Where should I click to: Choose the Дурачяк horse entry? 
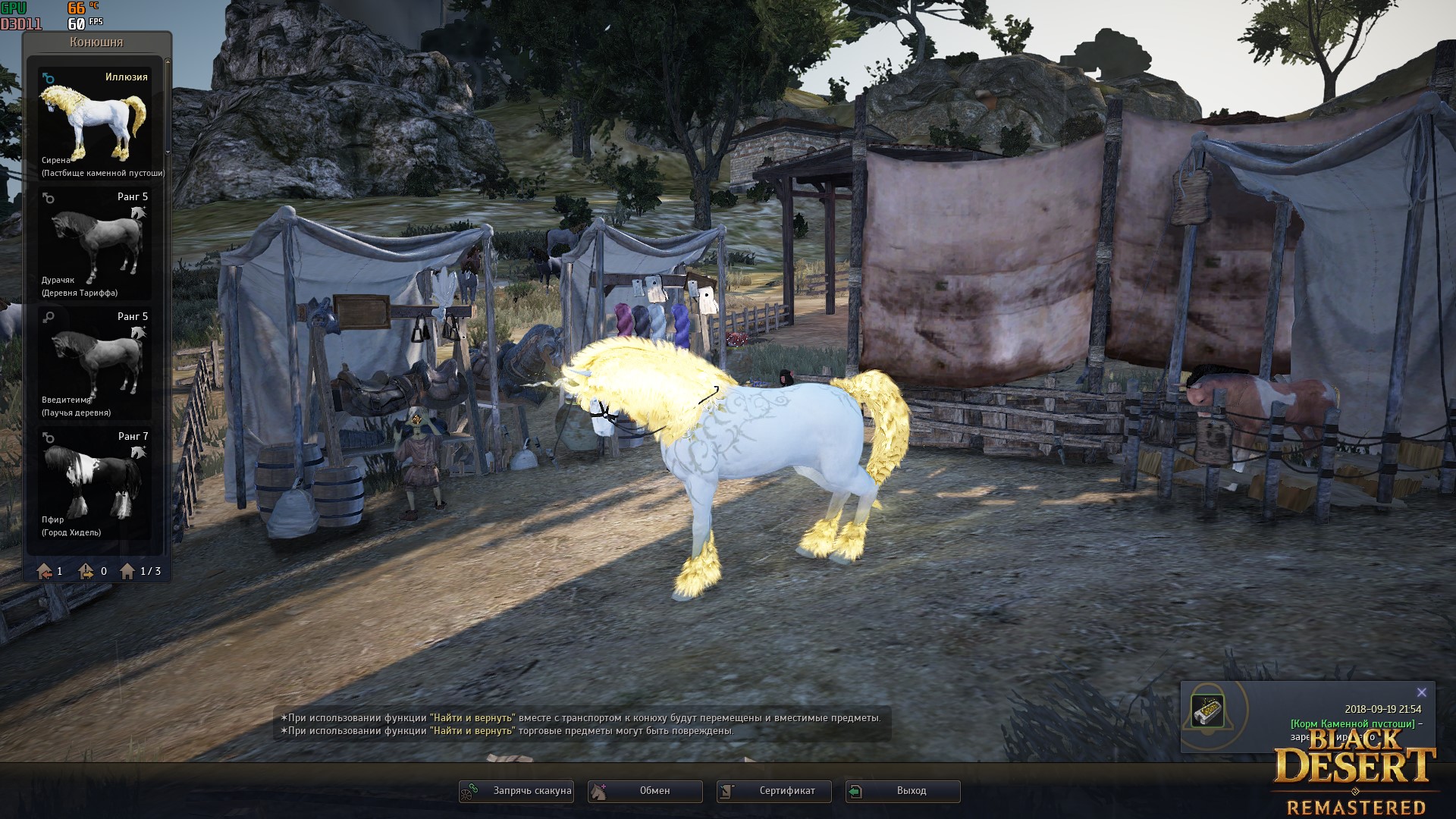[x=95, y=243]
